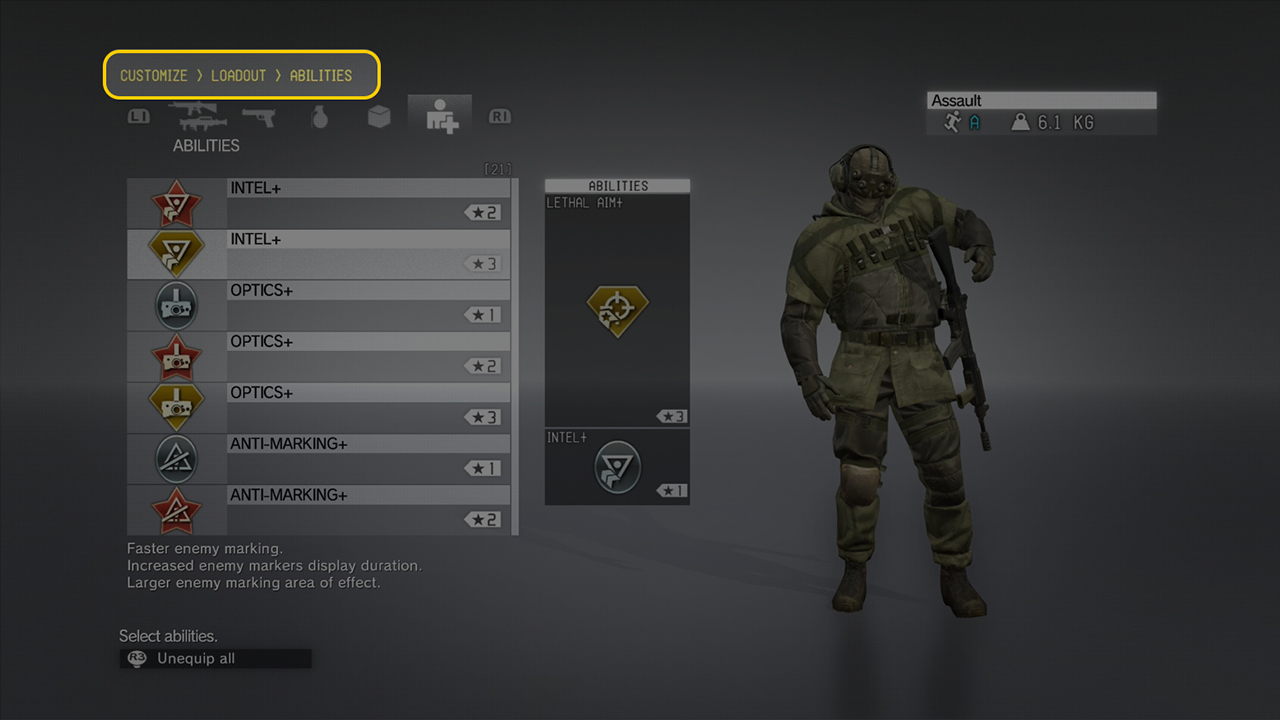The image size is (1280, 720).
Task: Select the equipped INTEL+ one-star slot
Action: pyautogui.click(x=617, y=466)
